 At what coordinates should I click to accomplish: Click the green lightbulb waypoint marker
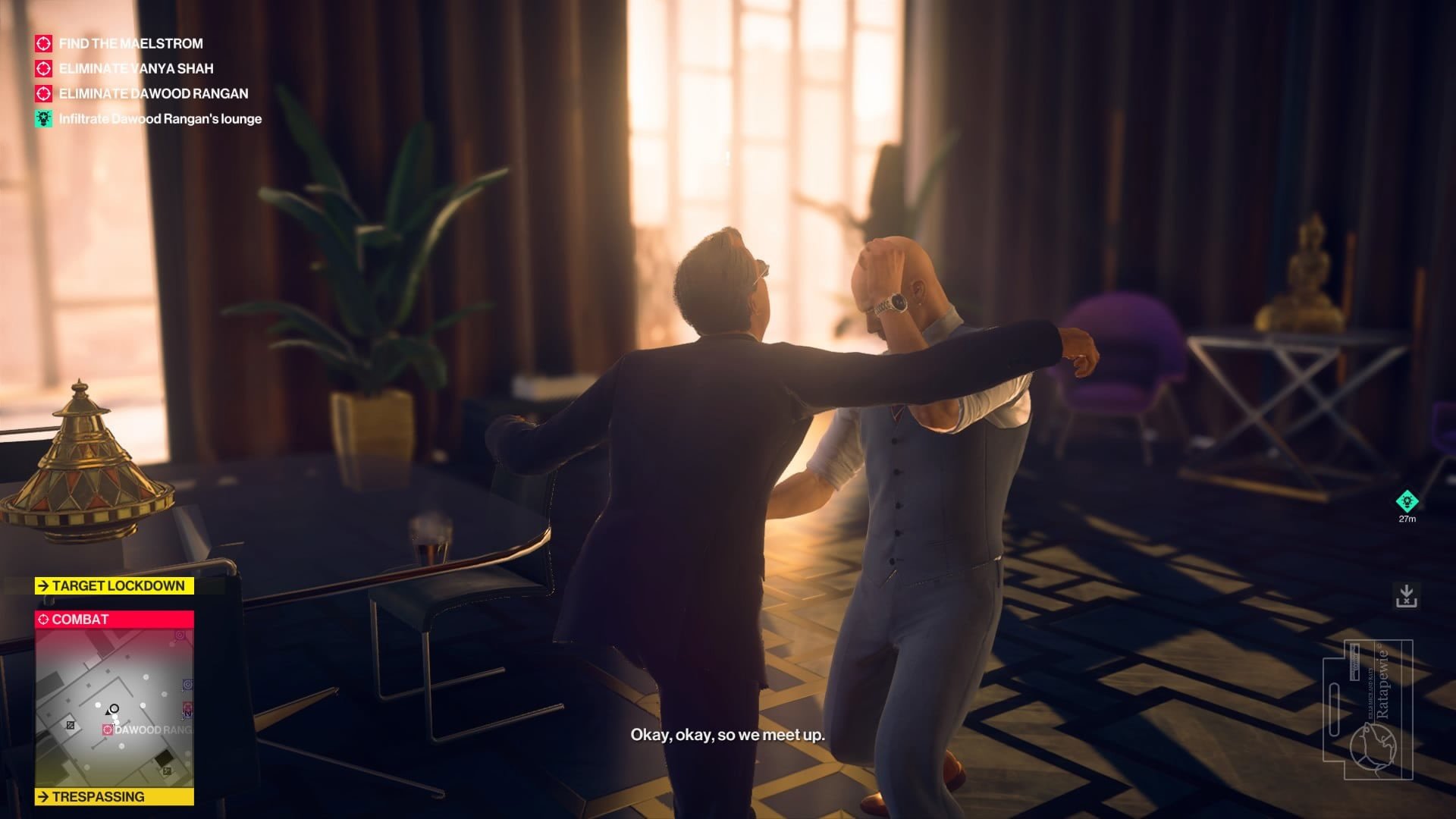tap(1407, 501)
